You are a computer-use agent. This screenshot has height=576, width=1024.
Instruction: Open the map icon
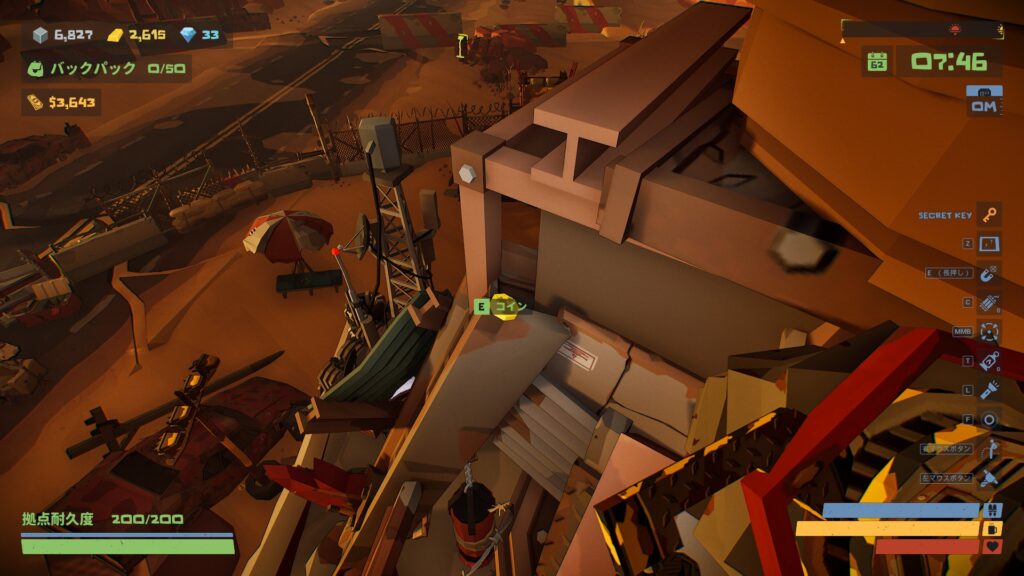989,244
